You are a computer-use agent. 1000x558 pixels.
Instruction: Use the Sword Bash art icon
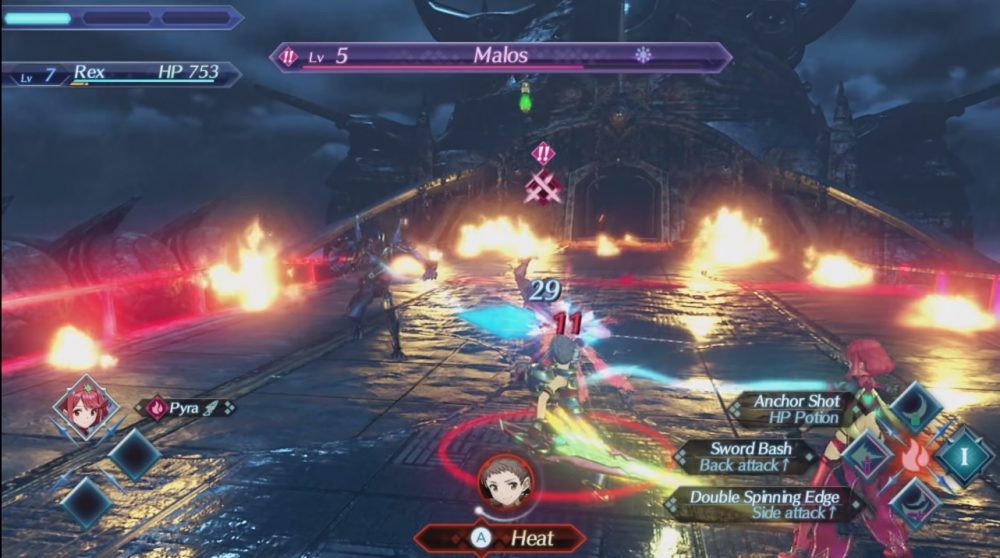tap(866, 455)
